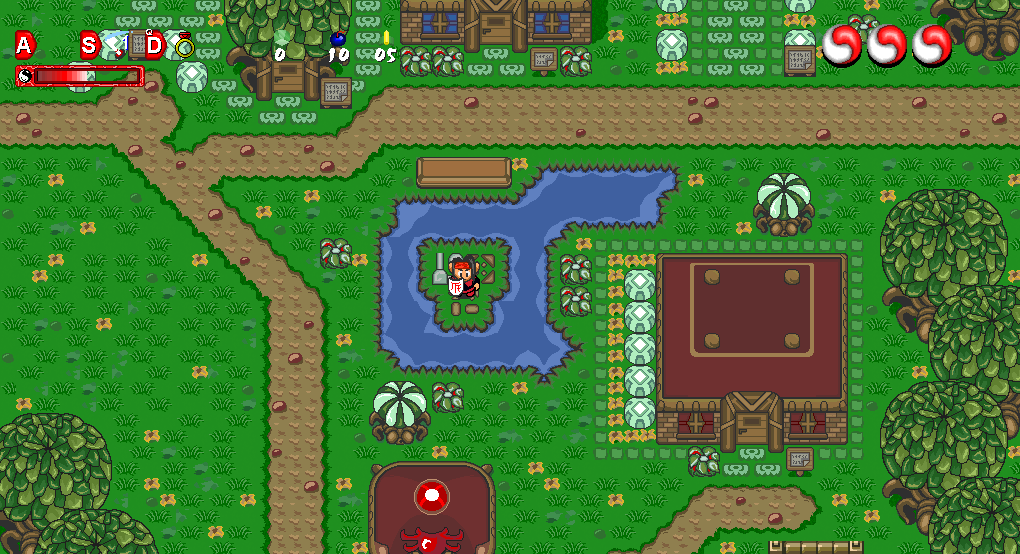Select the gold ring item in the D slot
This screenshot has width=1020, height=554.
pos(184,45)
